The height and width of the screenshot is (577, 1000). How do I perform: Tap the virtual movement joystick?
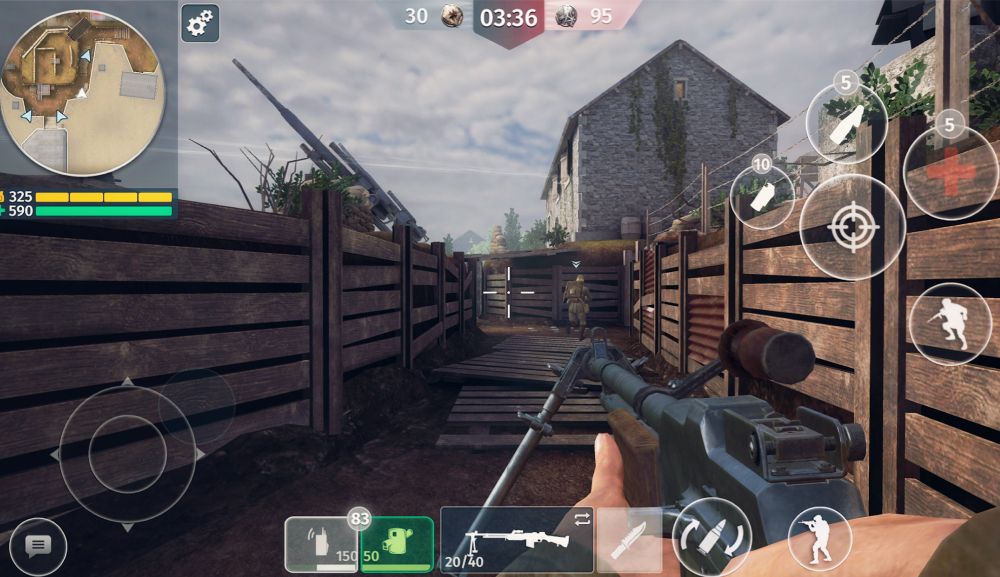[127, 454]
